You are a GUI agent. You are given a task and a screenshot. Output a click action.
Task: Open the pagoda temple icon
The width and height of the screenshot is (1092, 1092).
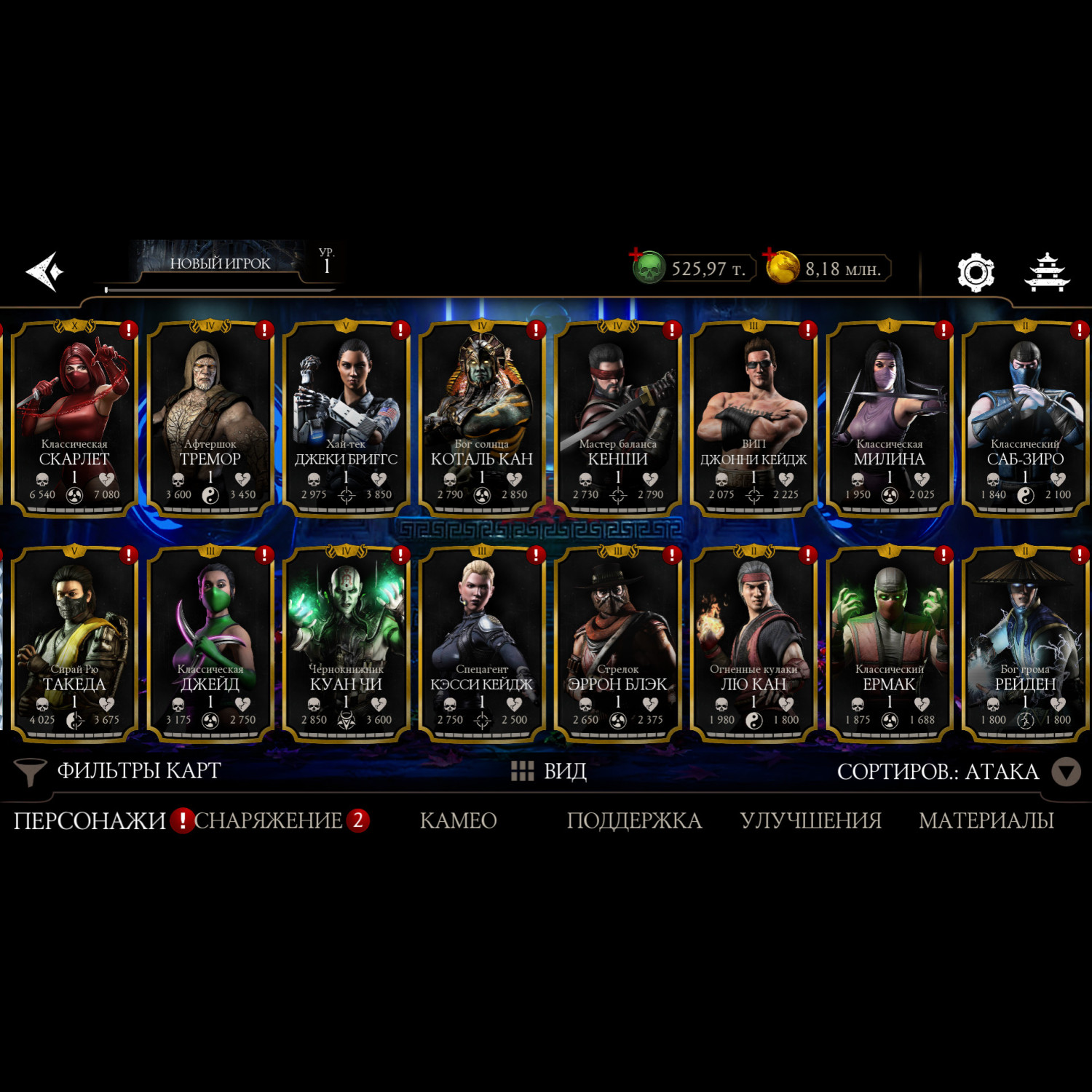coord(1047,272)
